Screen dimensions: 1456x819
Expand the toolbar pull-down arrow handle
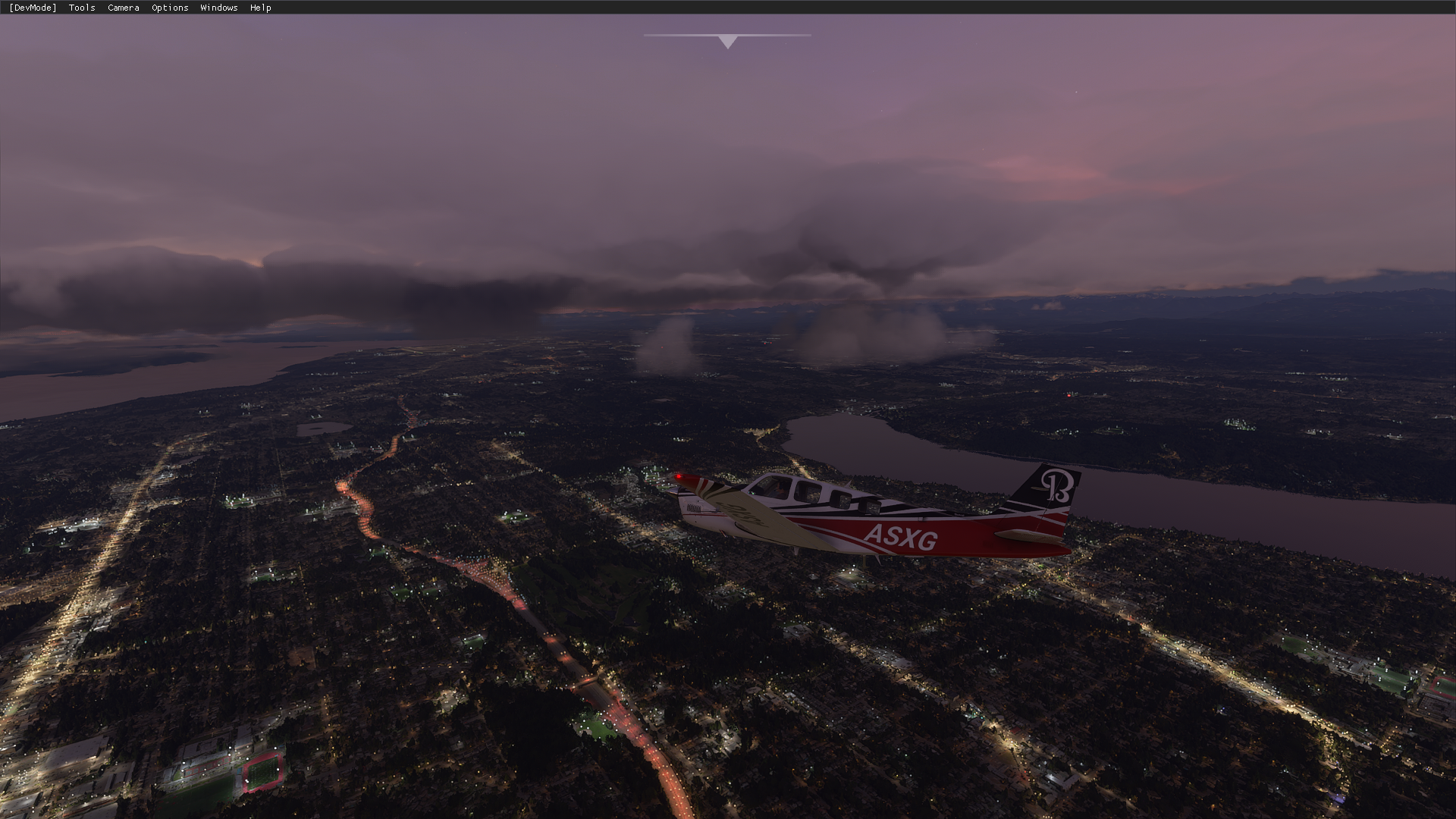[x=727, y=42]
